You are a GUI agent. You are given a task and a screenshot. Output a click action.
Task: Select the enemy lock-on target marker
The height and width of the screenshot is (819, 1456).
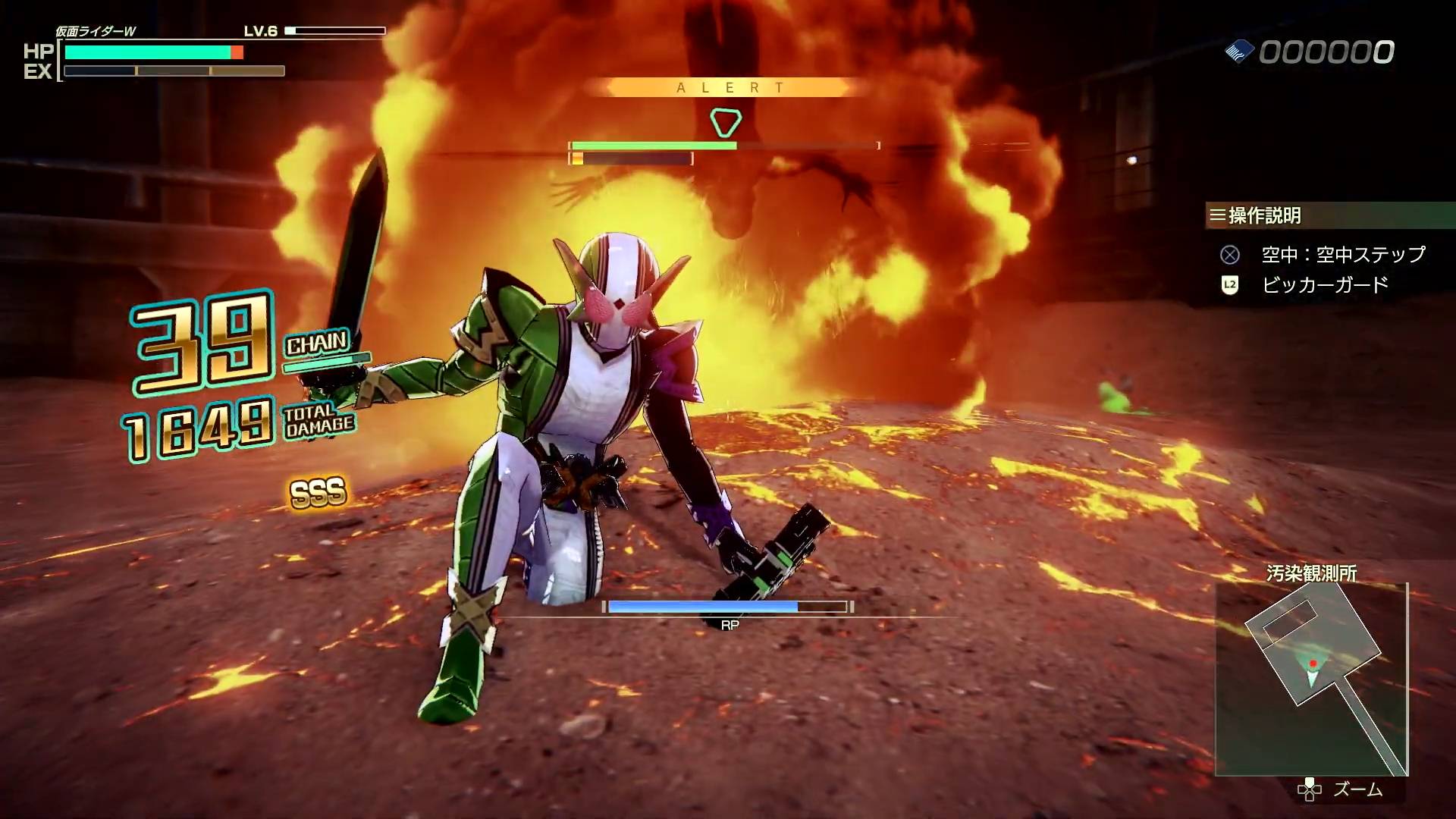725,122
